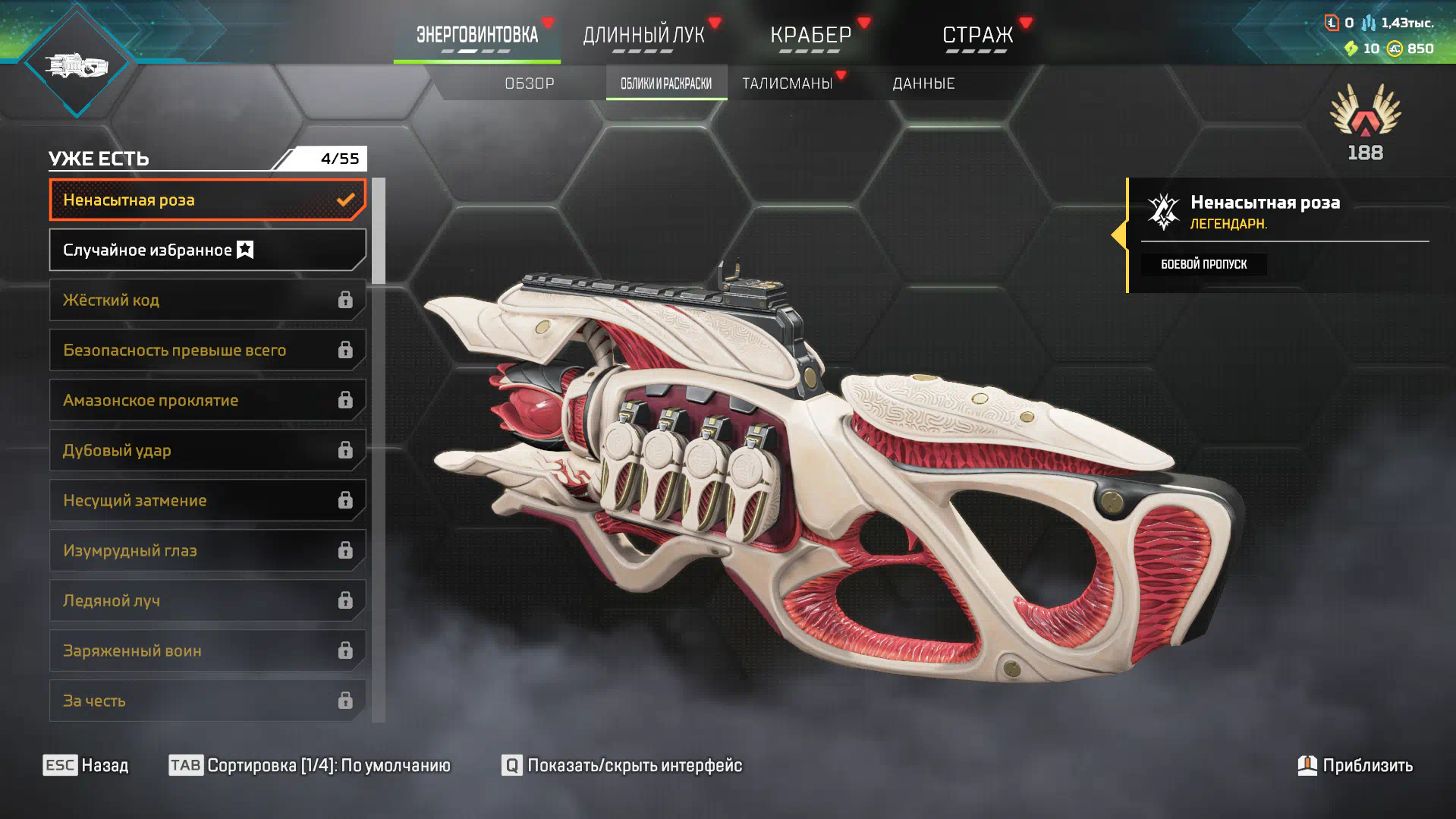Choose the Ледяной луч skin
Viewport: 1456px width, 819px height.
tap(207, 600)
